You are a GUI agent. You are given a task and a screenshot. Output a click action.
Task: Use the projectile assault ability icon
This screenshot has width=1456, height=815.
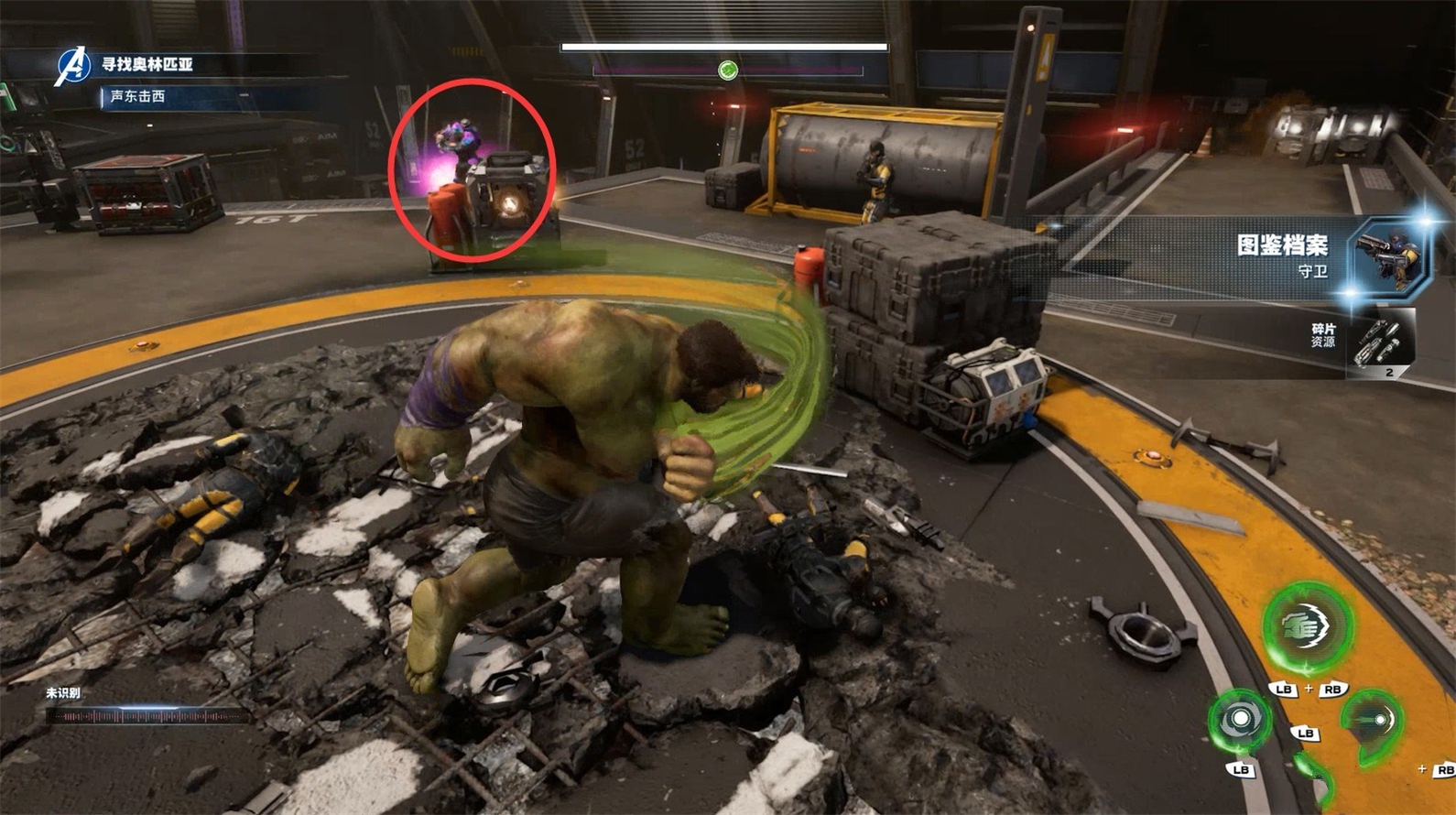coord(1374,722)
